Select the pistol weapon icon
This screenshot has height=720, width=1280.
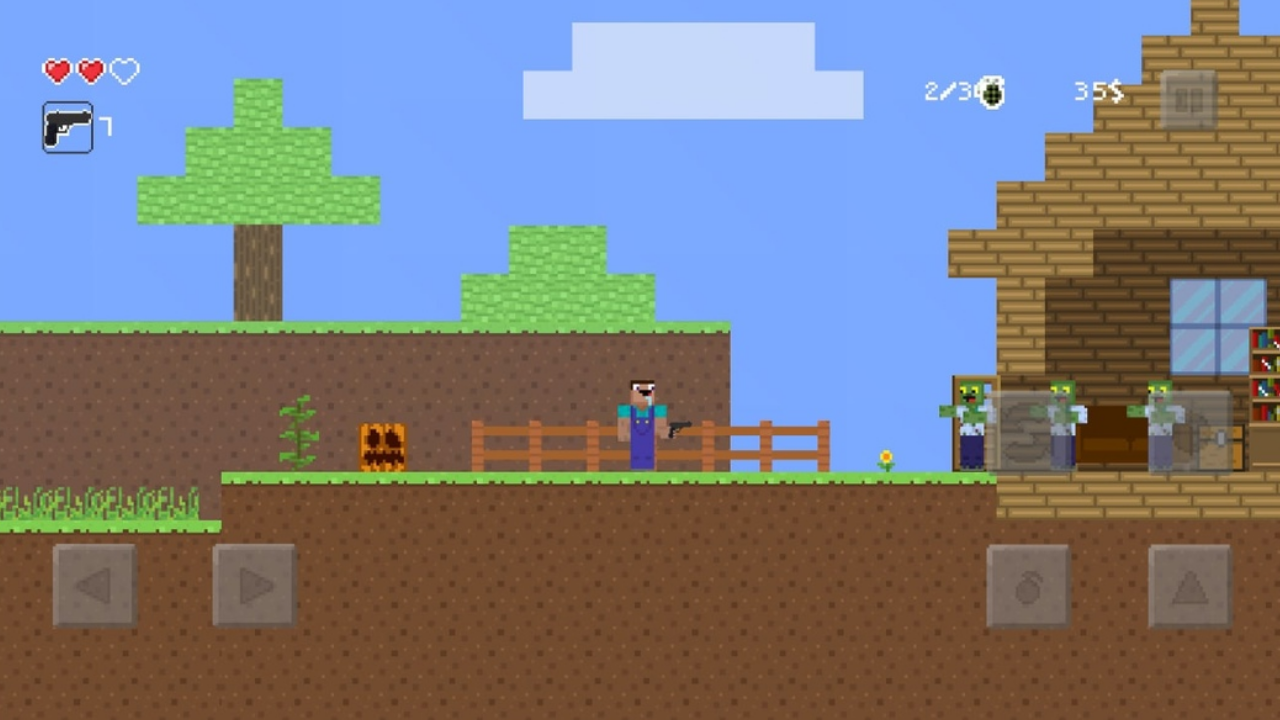click(67, 128)
